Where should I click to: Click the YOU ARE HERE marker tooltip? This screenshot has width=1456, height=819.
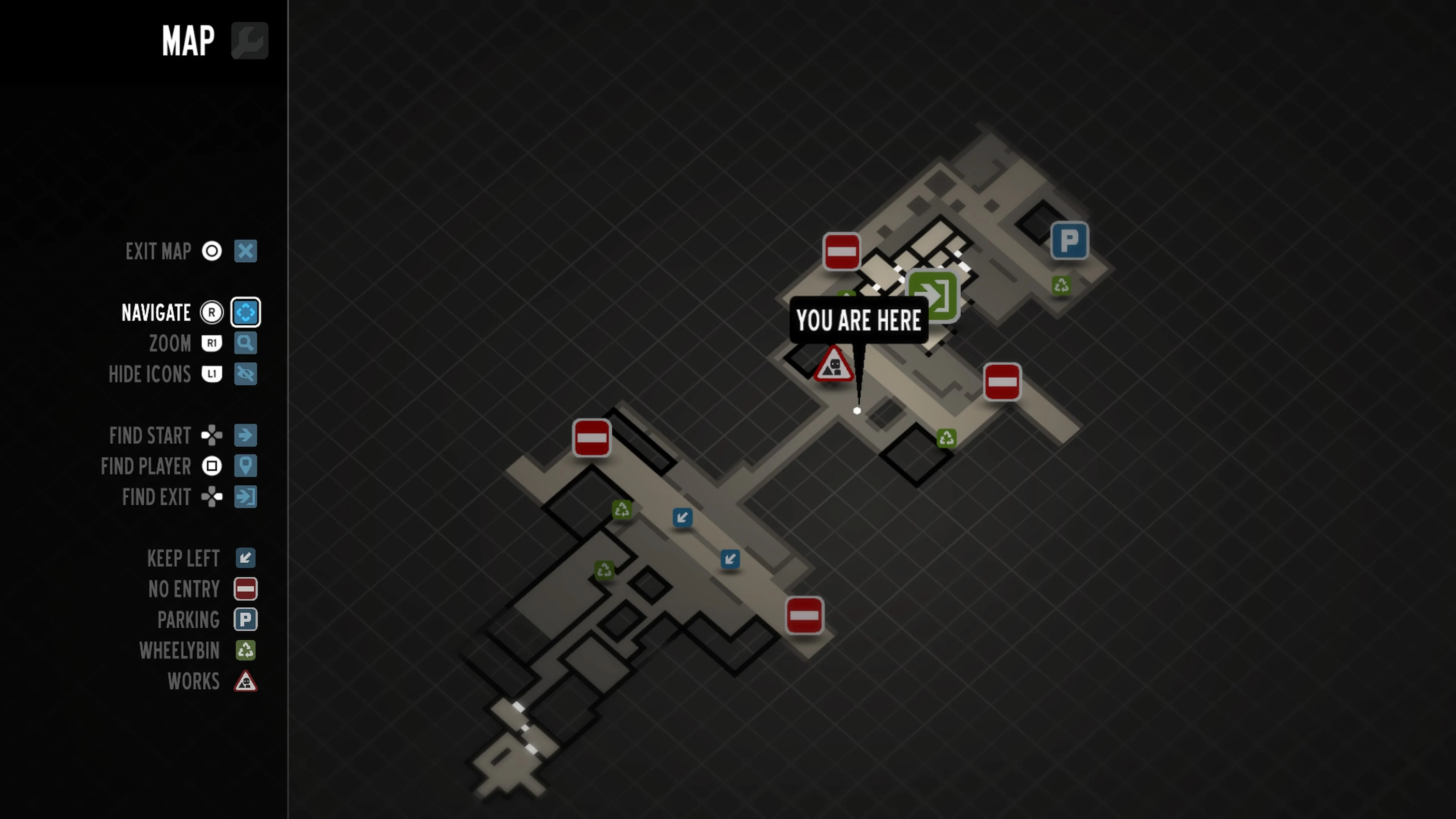(x=858, y=320)
